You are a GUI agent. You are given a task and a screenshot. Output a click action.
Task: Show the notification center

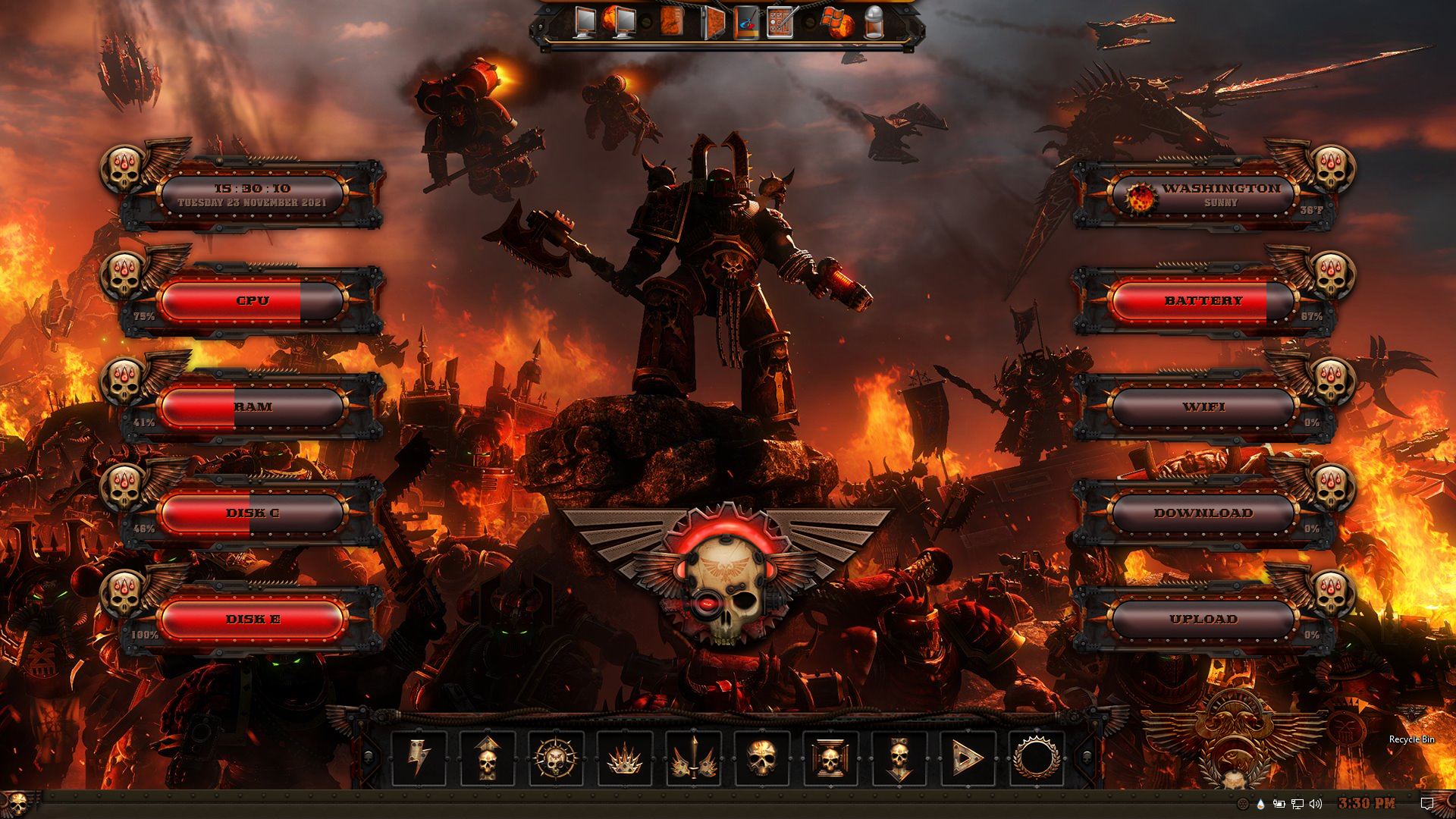click(1426, 804)
